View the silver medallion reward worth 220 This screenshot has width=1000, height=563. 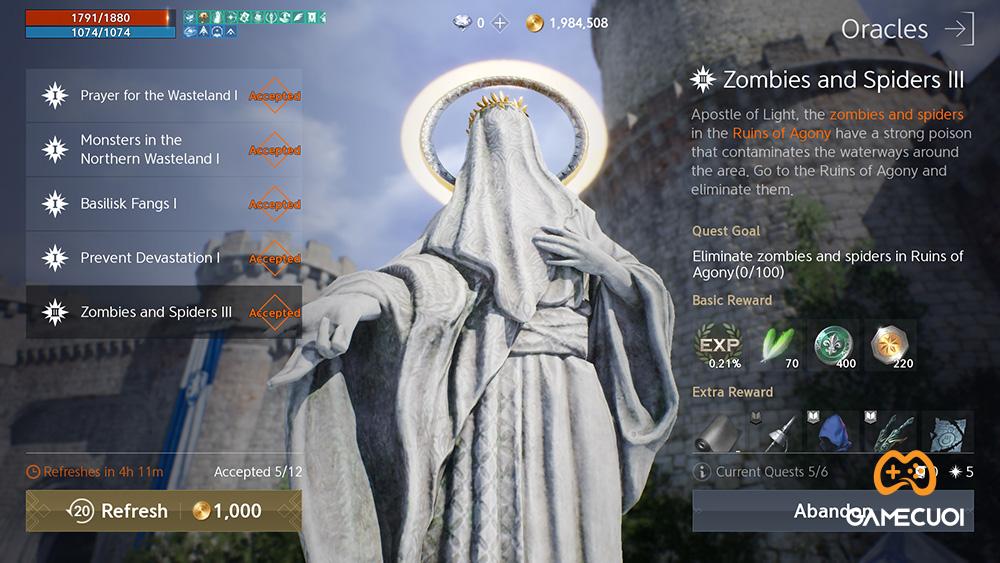coord(889,344)
